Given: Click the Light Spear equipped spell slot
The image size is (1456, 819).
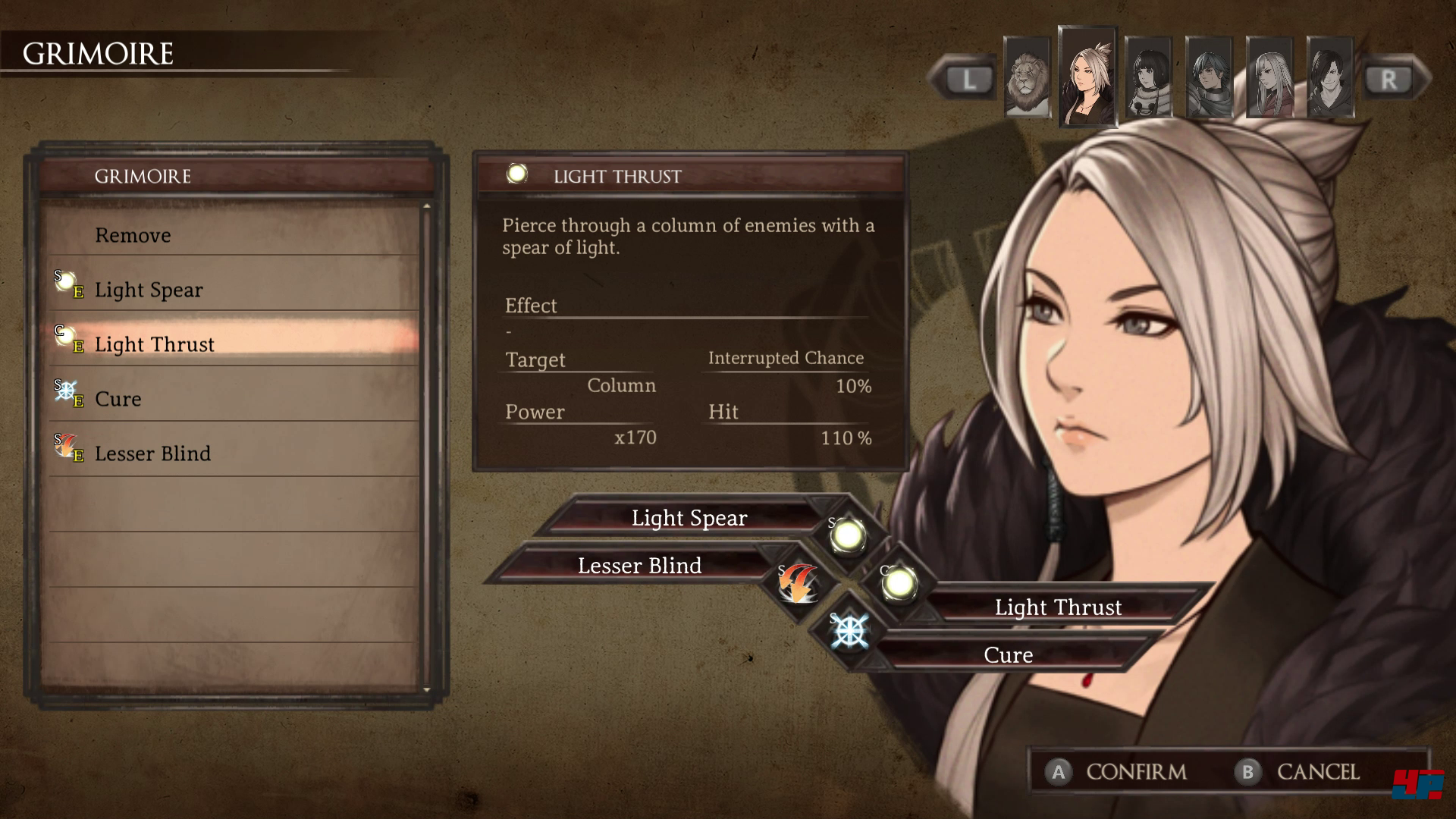Looking at the screenshot, I should [689, 518].
